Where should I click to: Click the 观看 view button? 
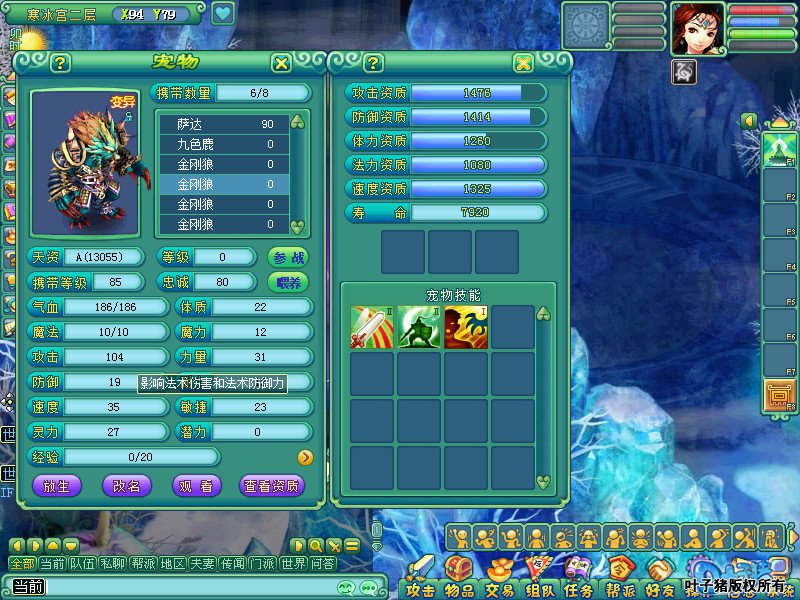coord(196,485)
